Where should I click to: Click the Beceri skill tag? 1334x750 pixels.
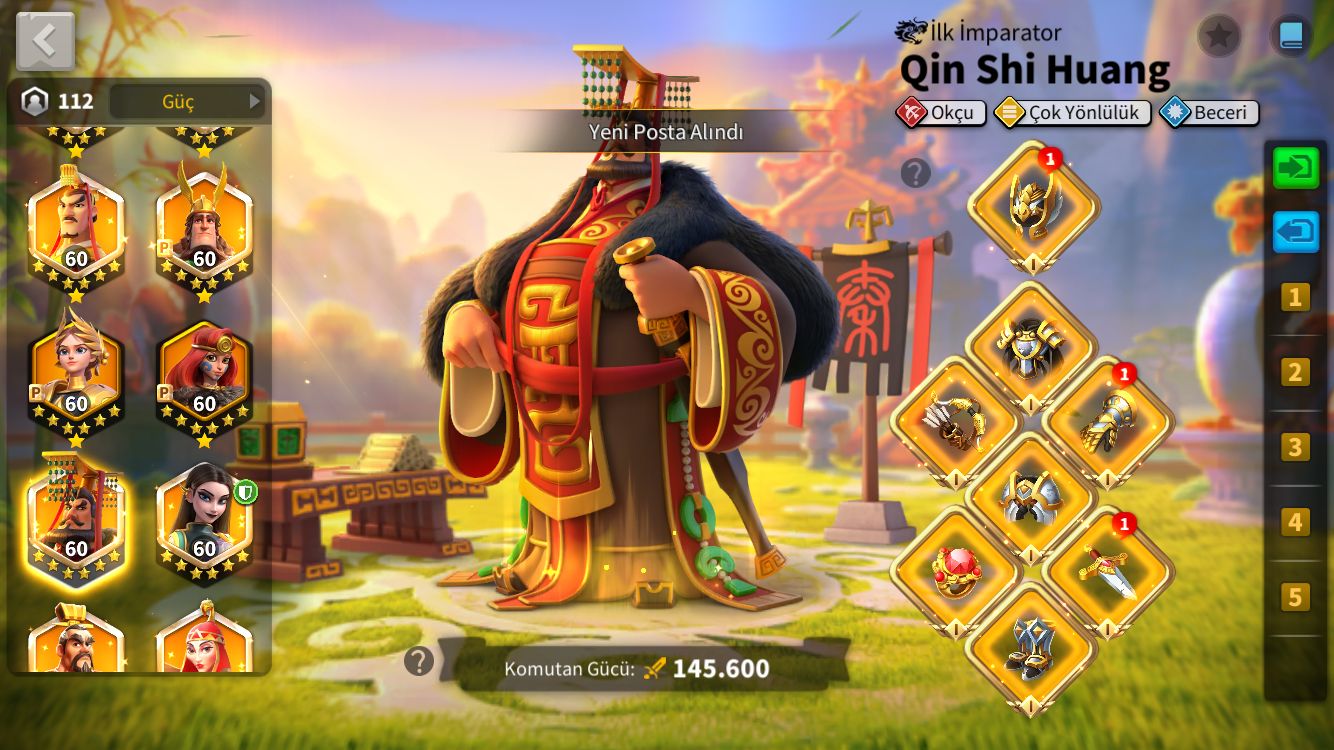(1209, 113)
